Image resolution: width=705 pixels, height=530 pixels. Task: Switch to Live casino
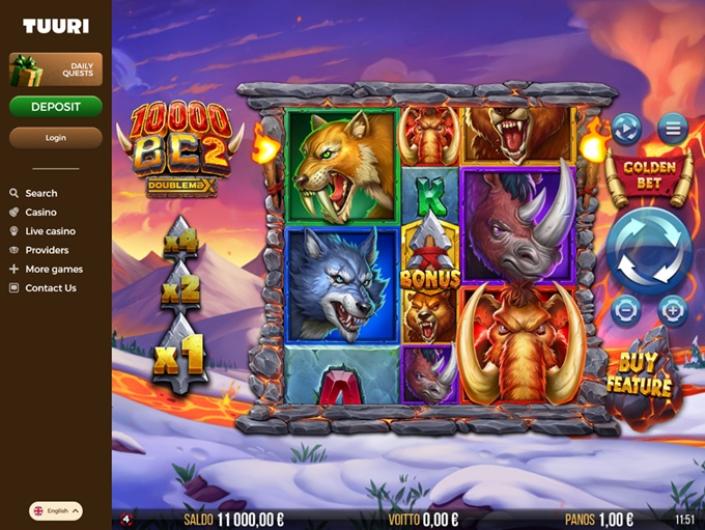(50, 231)
